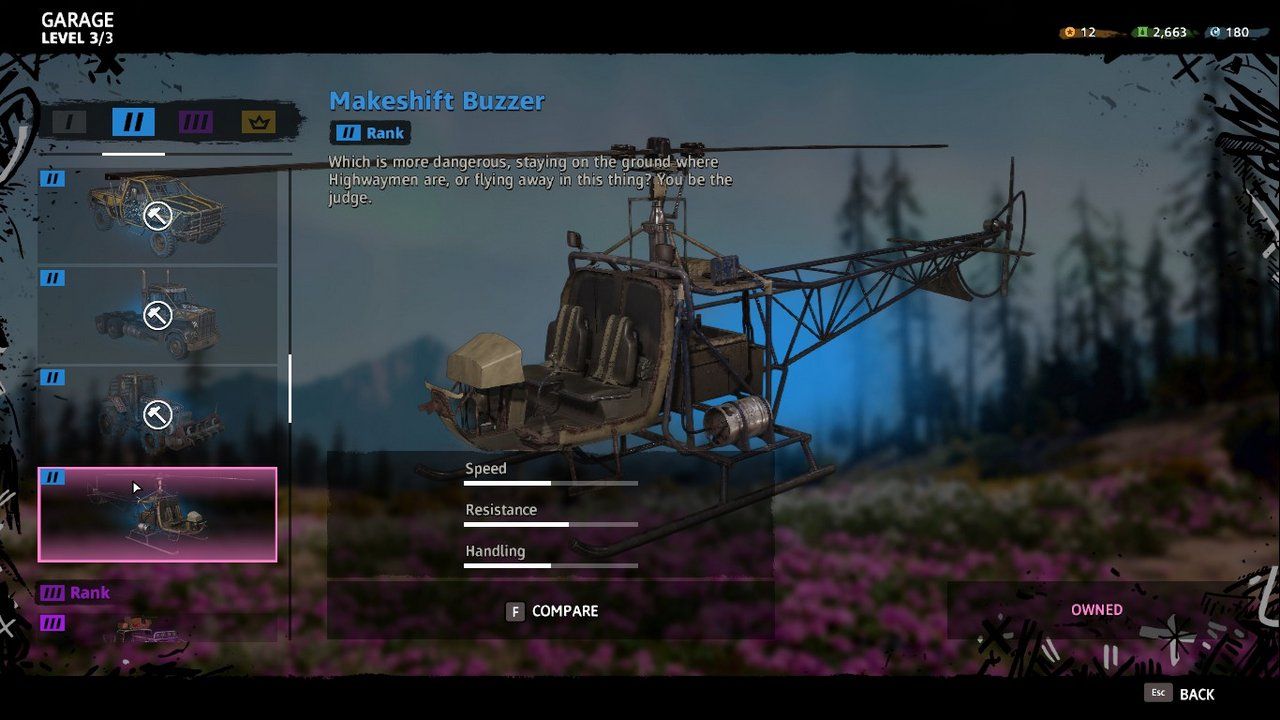Select the blue Rank II tab
Viewport: 1280px width, 720px height.
133,123
